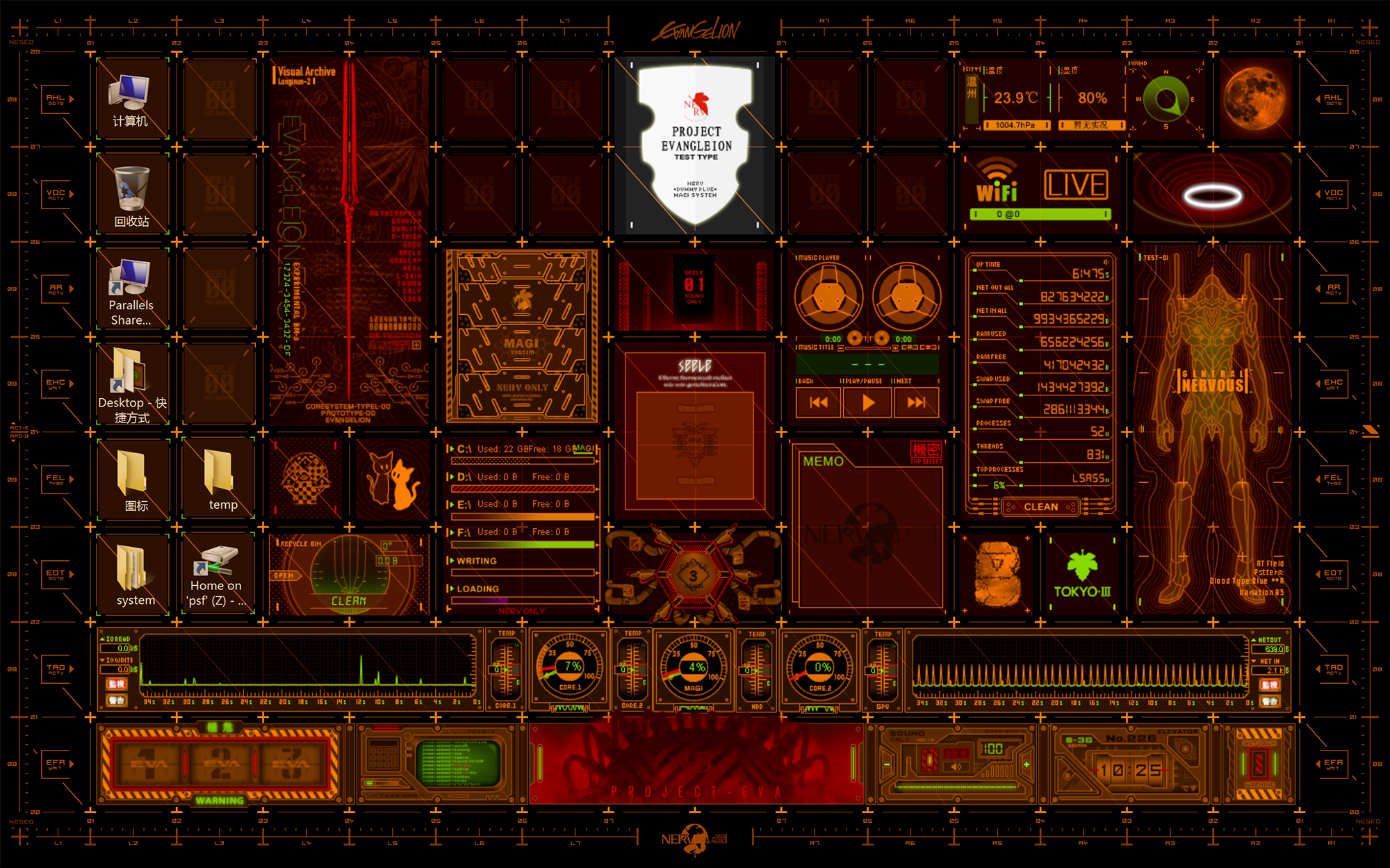Image resolution: width=1390 pixels, height=868 pixels.
Task: Click CLEAN button under Top Processes
Action: point(1040,507)
